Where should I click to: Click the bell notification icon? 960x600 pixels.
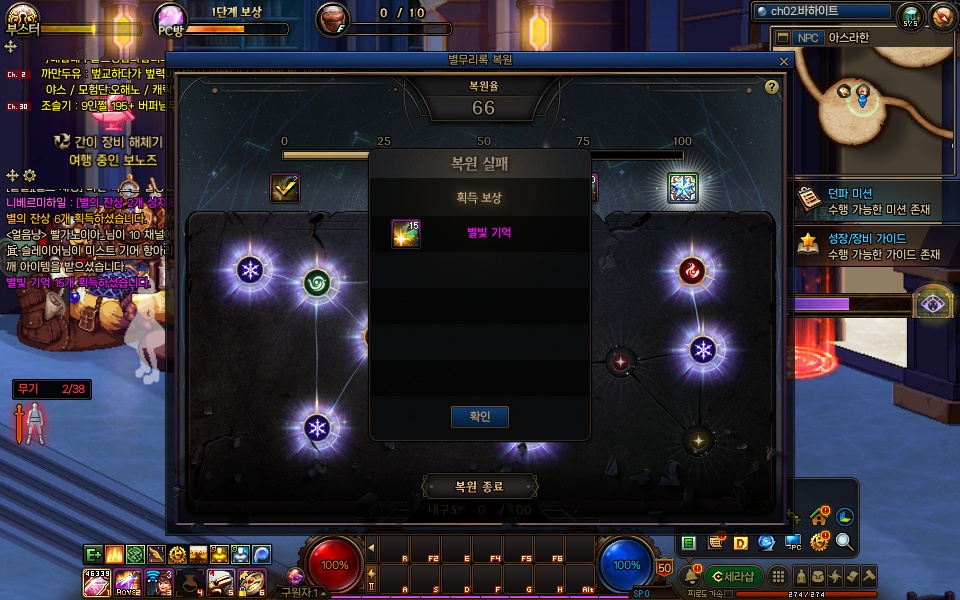click(x=689, y=576)
